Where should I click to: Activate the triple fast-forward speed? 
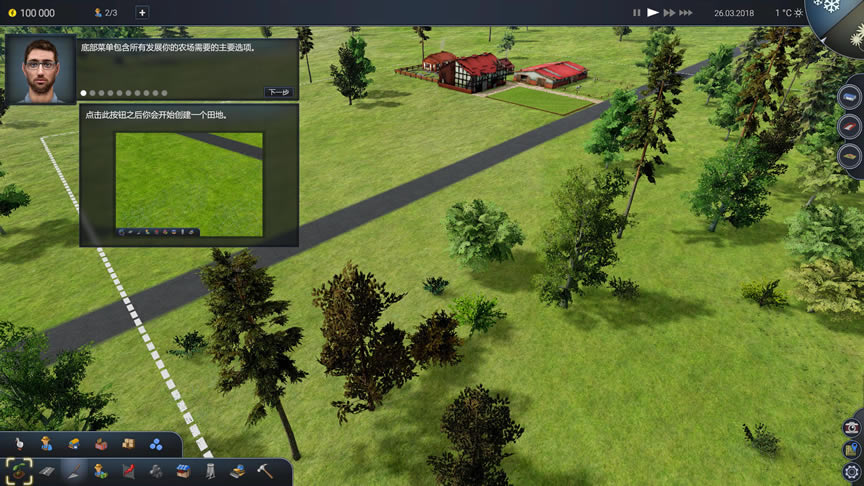tap(686, 13)
